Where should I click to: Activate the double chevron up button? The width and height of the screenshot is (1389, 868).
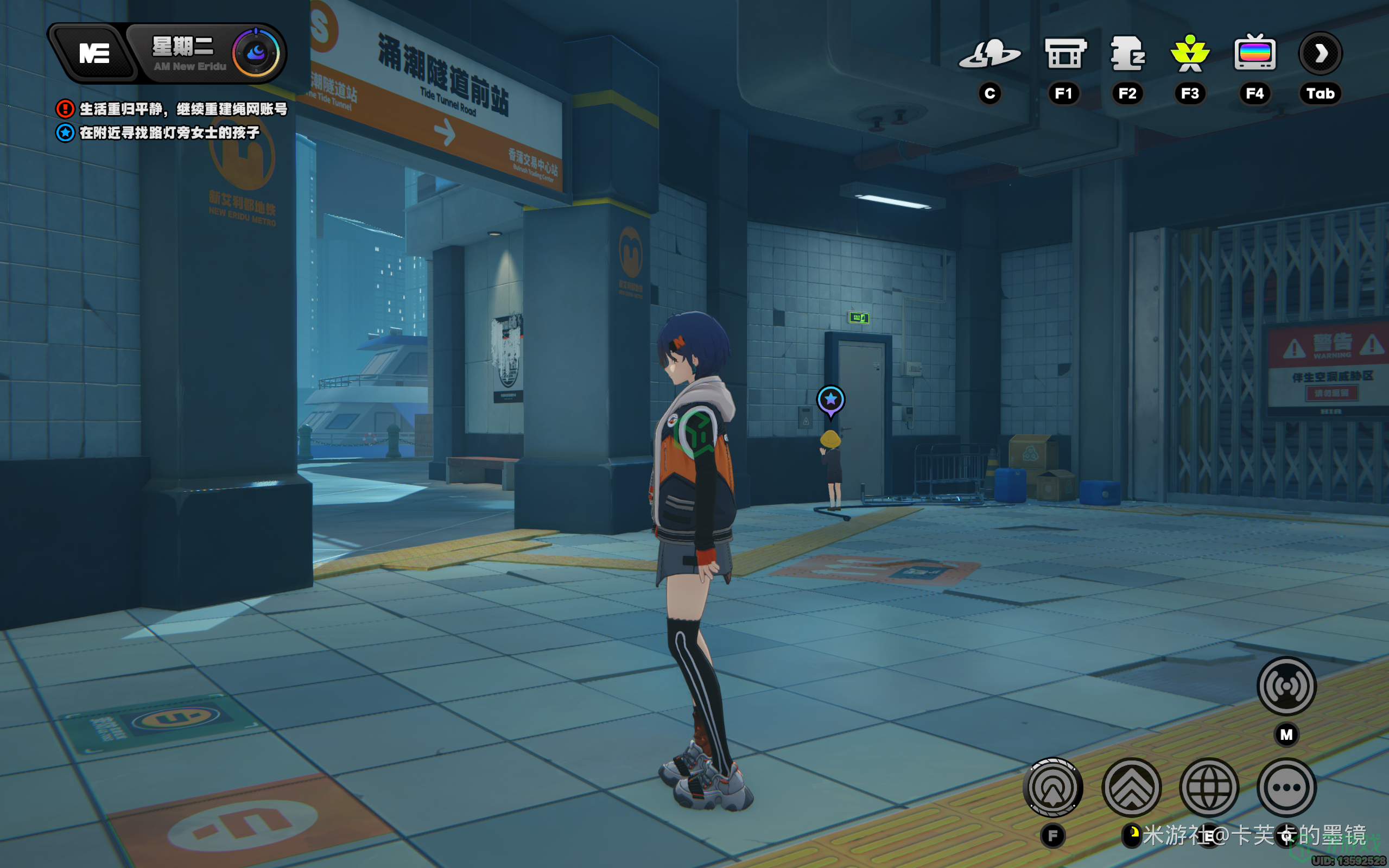click(1131, 787)
